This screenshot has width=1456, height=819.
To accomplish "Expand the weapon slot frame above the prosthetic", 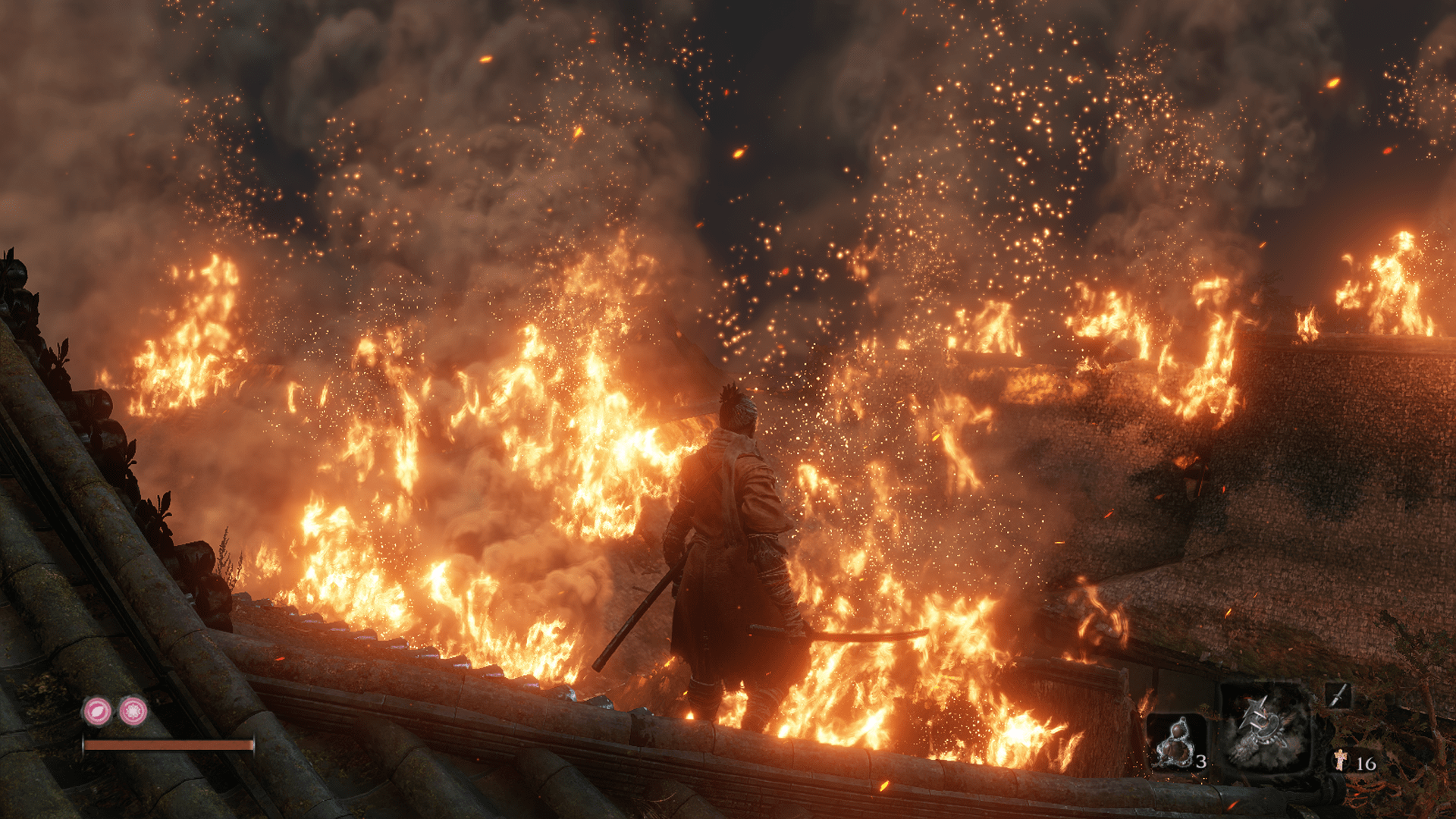I will pos(1338,695).
